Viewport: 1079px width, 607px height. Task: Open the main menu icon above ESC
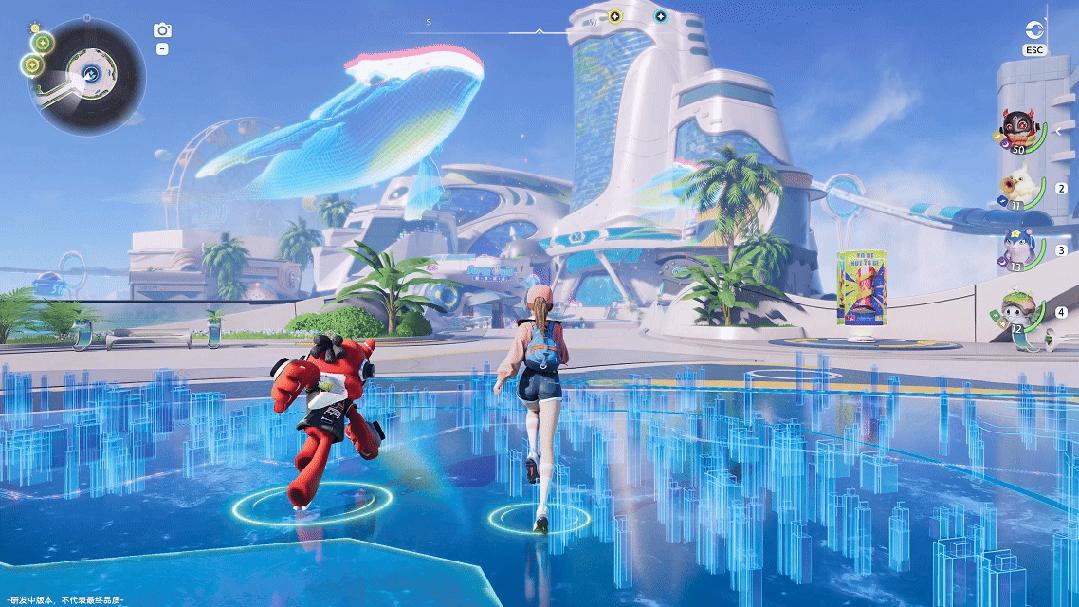pyautogui.click(x=1034, y=29)
